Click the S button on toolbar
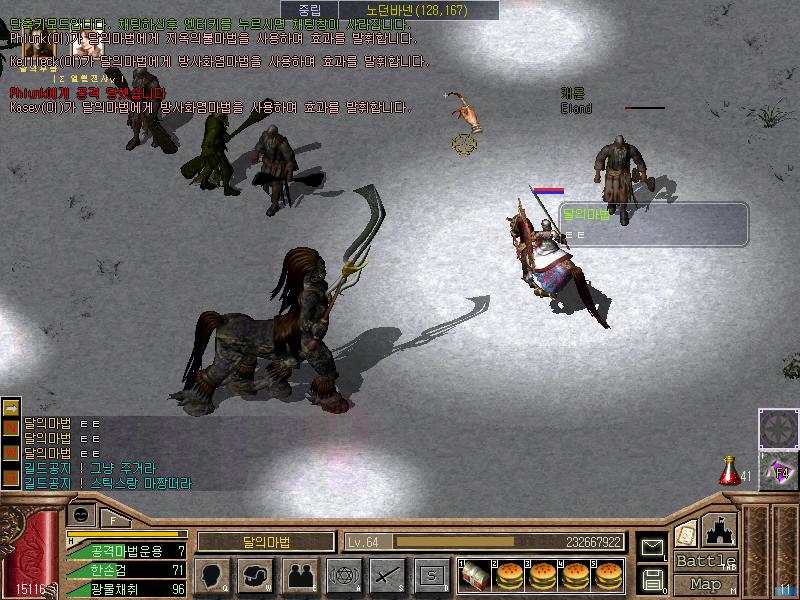The image size is (800, 600). point(431,575)
